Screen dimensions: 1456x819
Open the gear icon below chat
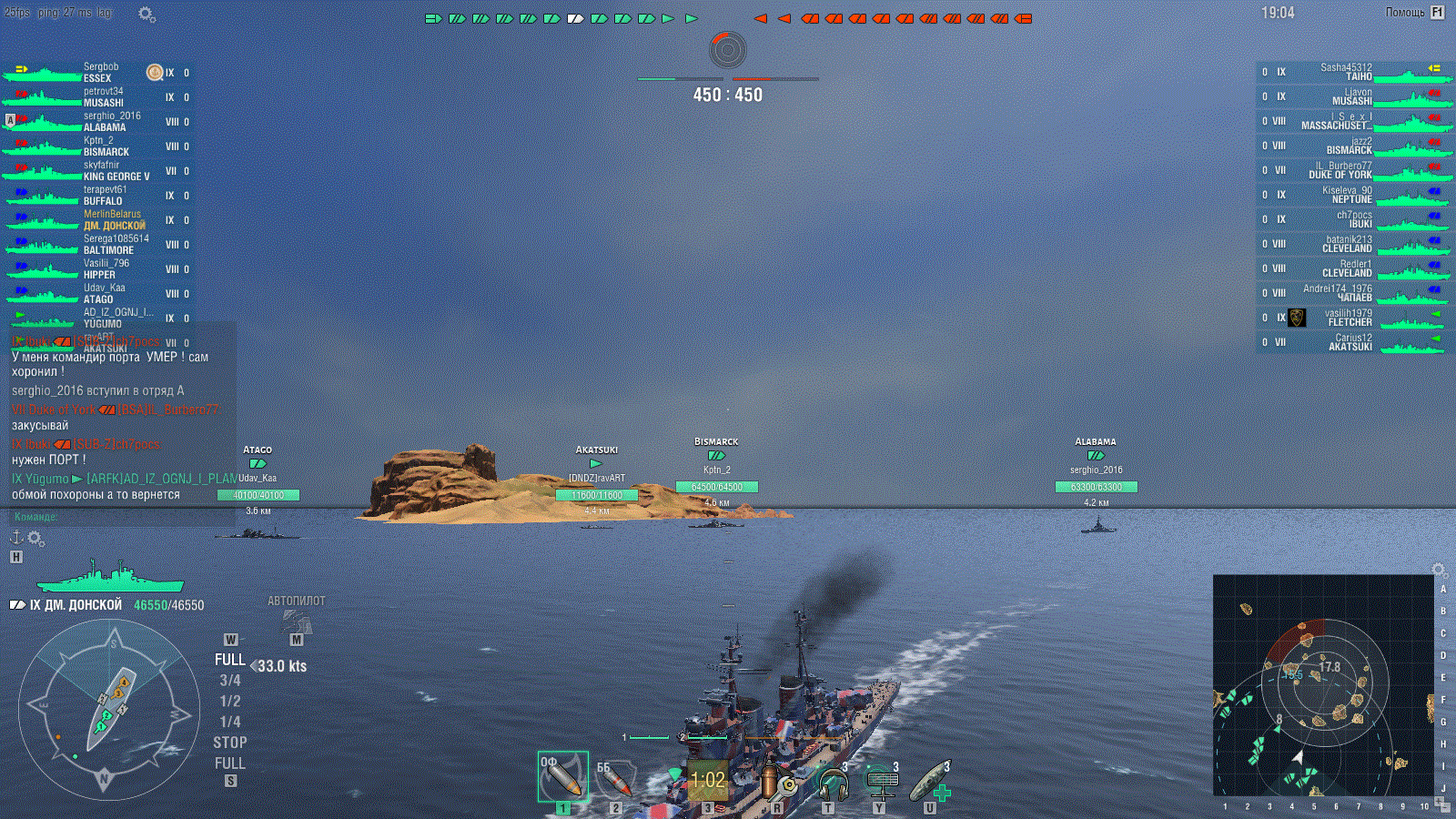click(36, 539)
